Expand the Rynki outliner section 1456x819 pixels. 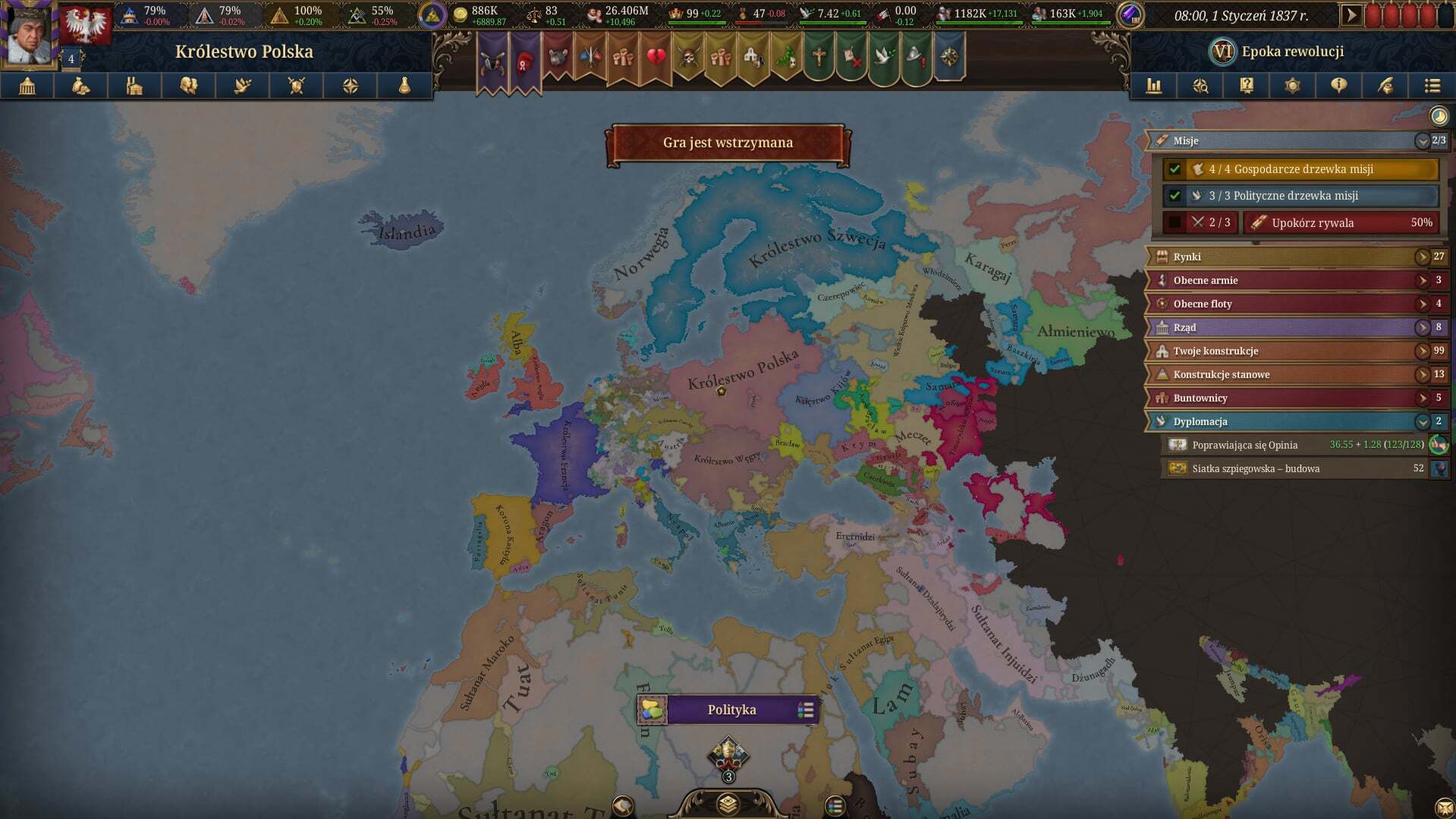(1422, 257)
